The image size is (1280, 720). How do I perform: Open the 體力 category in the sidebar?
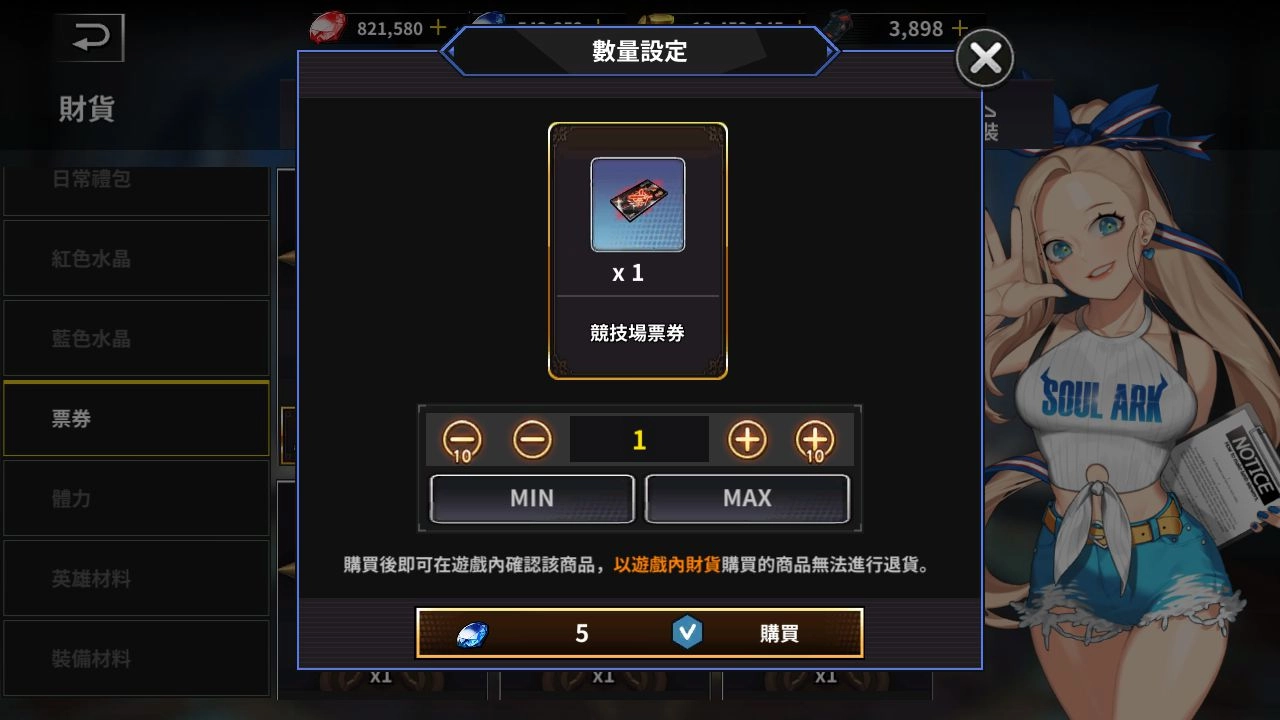[137, 498]
